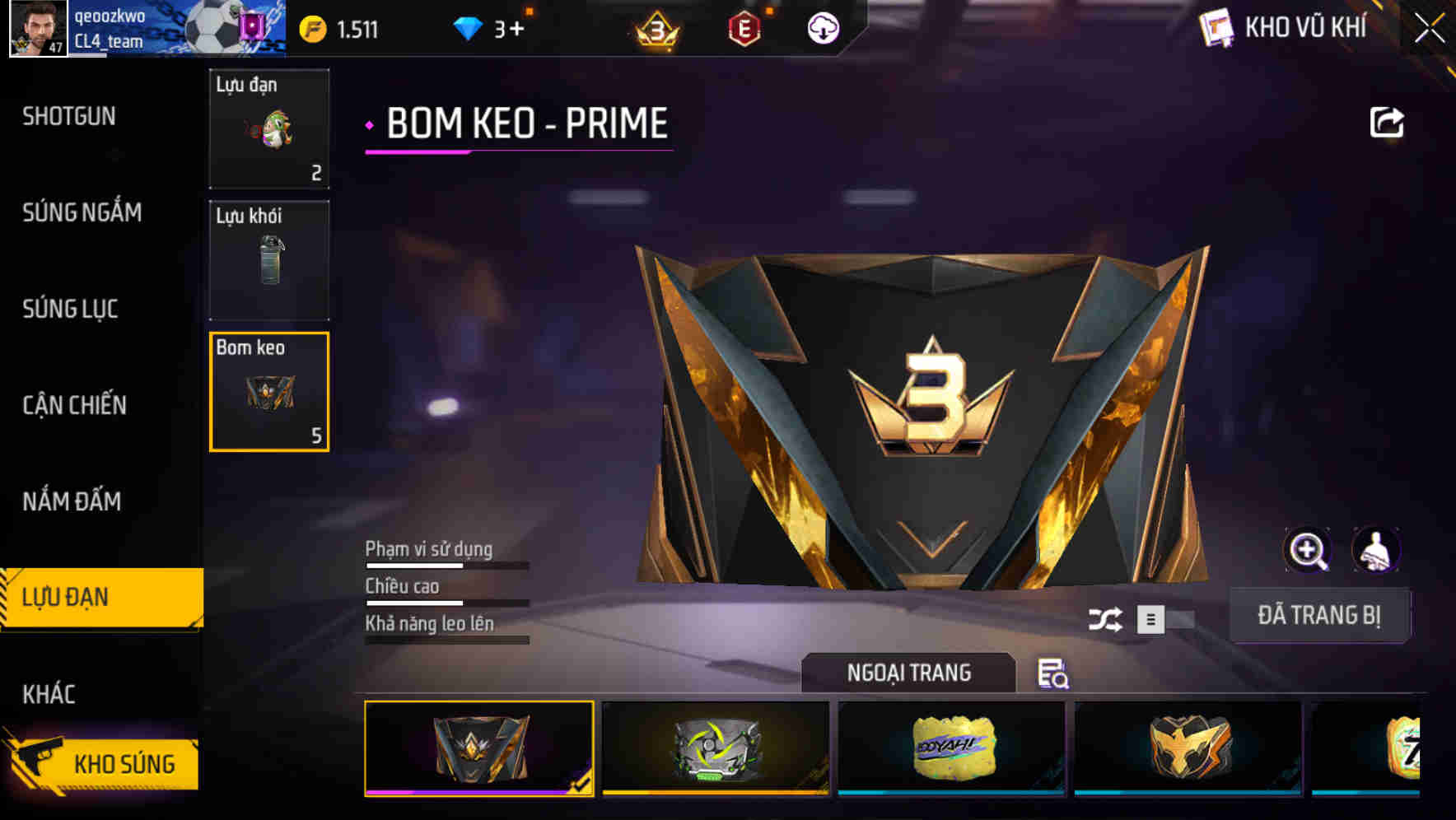Select the magnifier zoom preview icon
The width and height of the screenshot is (1456, 820).
pos(1309,550)
